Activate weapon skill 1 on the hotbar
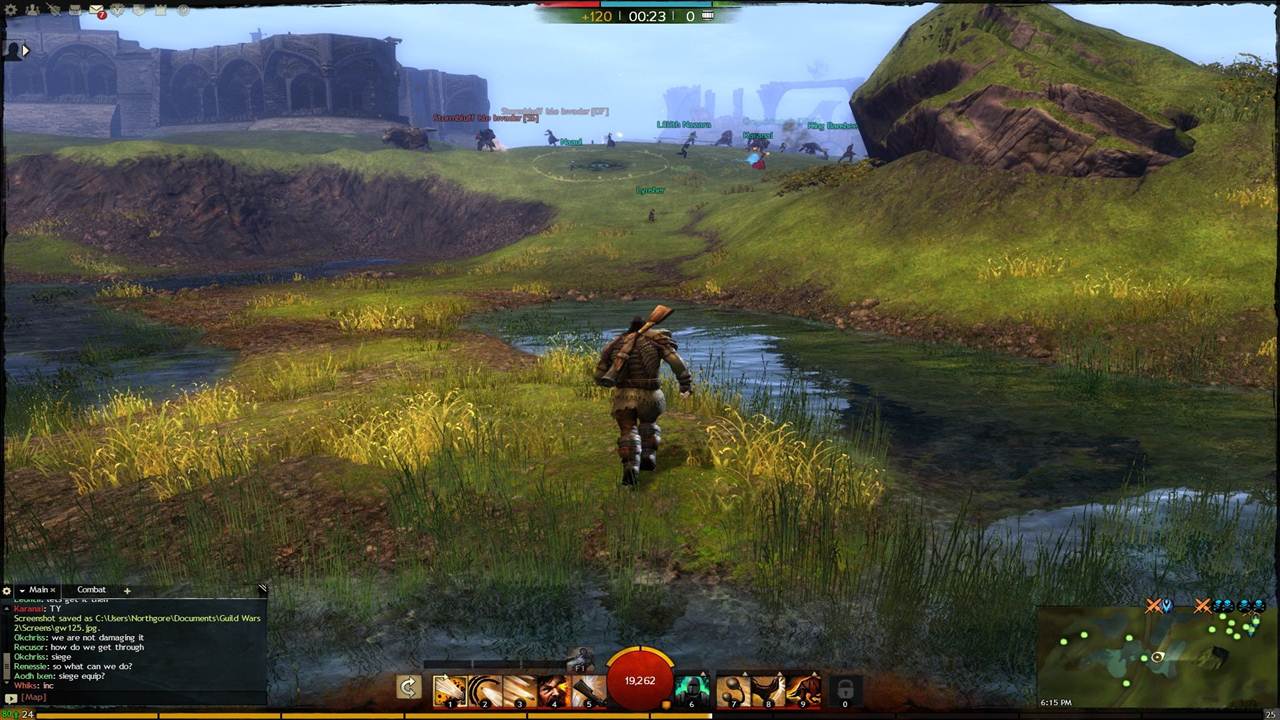Viewport: 1280px width, 720px height. point(449,690)
